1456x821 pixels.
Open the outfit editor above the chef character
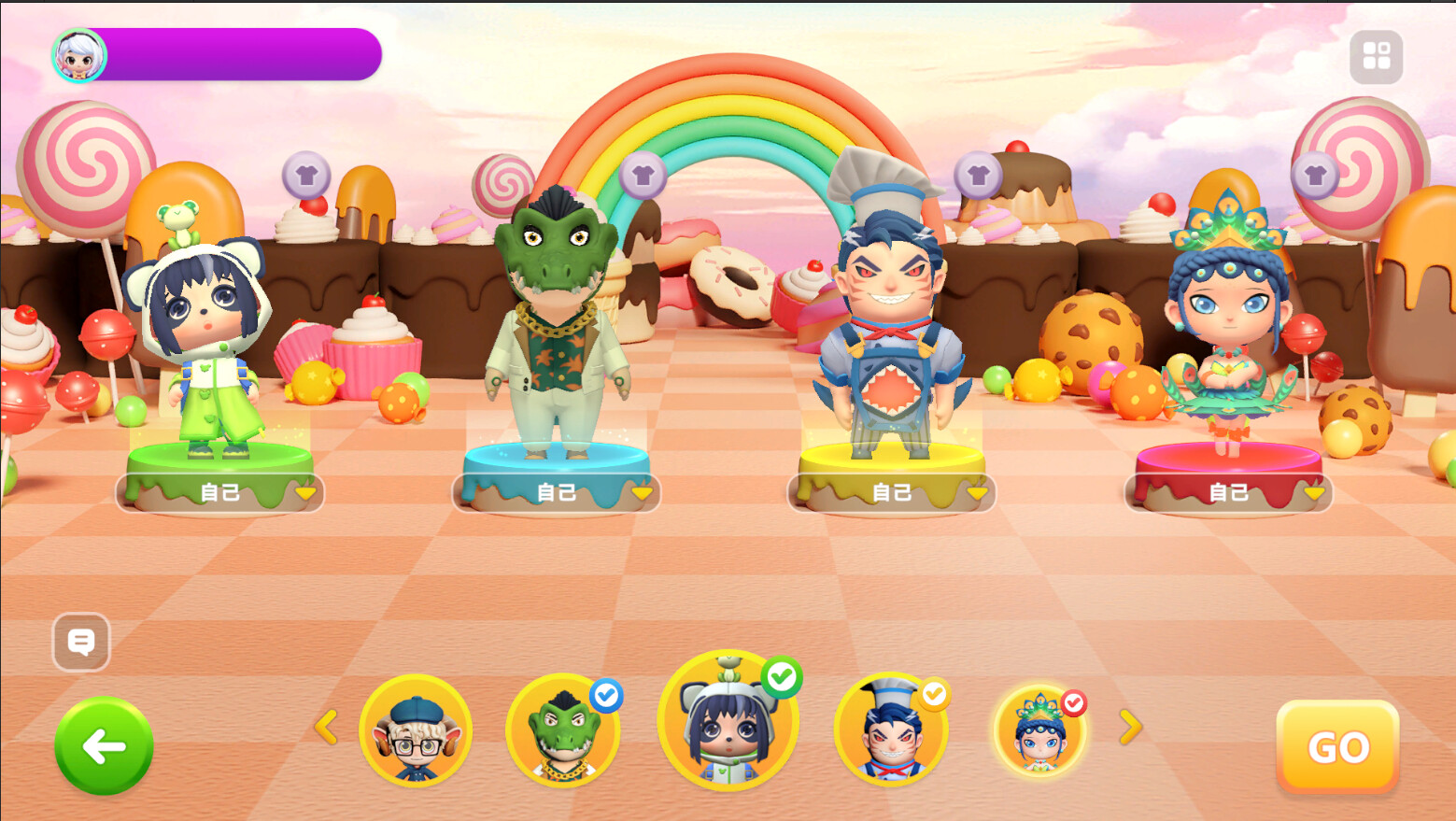[x=977, y=174]
